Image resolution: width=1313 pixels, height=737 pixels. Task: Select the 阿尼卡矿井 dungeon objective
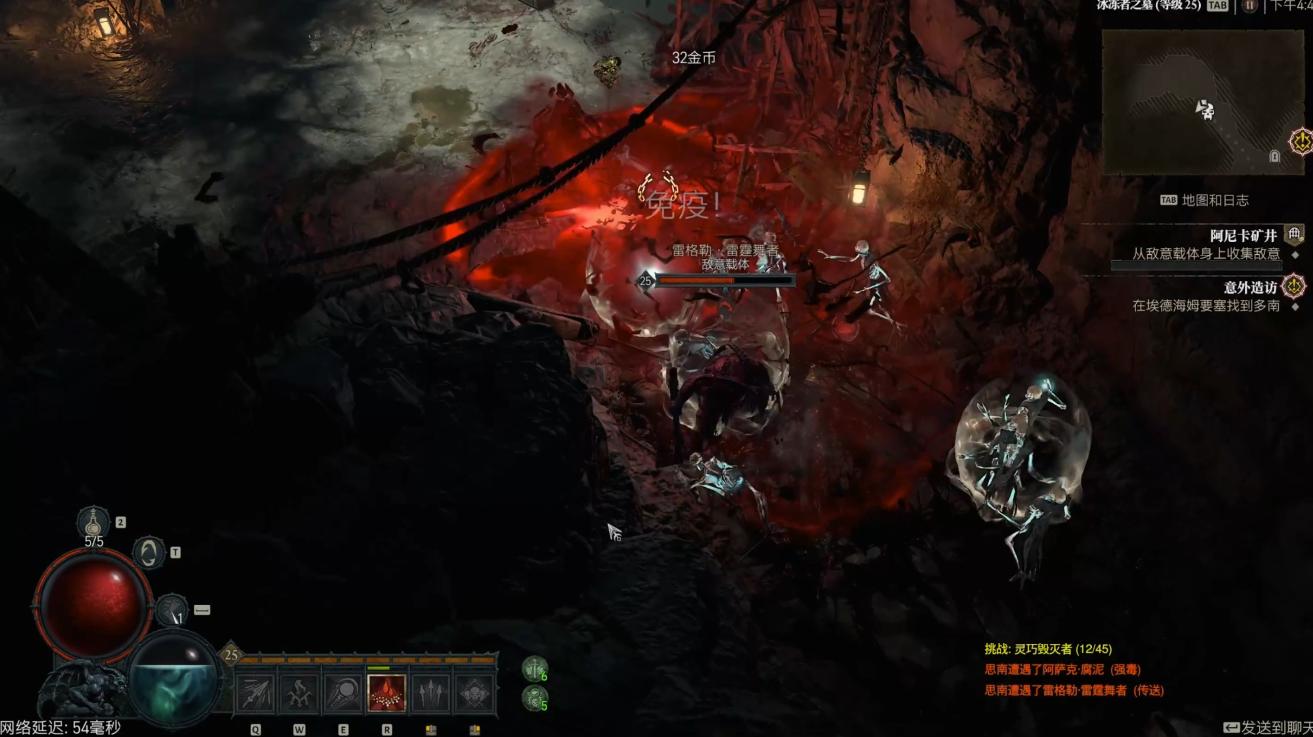(x=1244, y=235)
